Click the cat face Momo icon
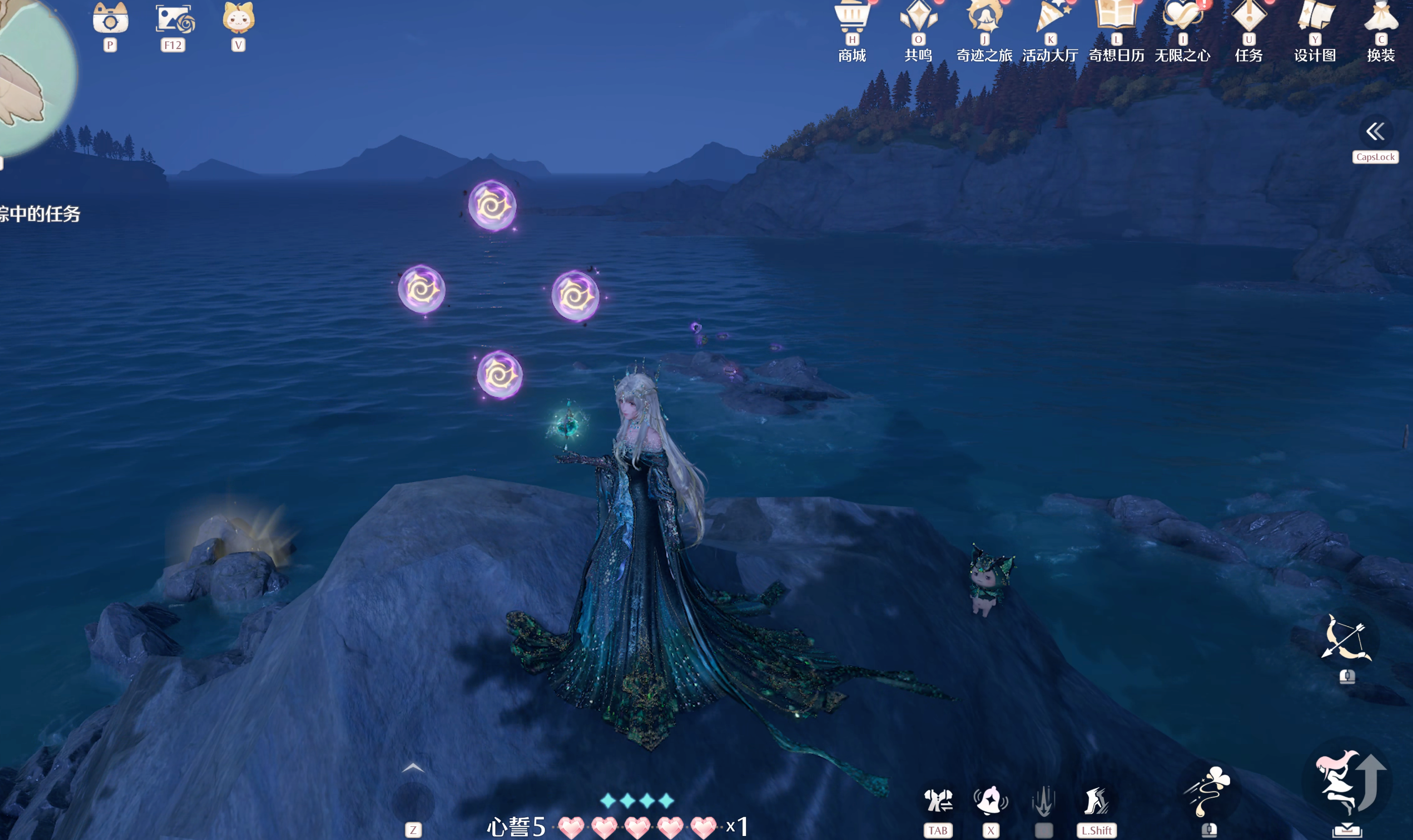Screen dimensions: 1413x840 point(238,19)
